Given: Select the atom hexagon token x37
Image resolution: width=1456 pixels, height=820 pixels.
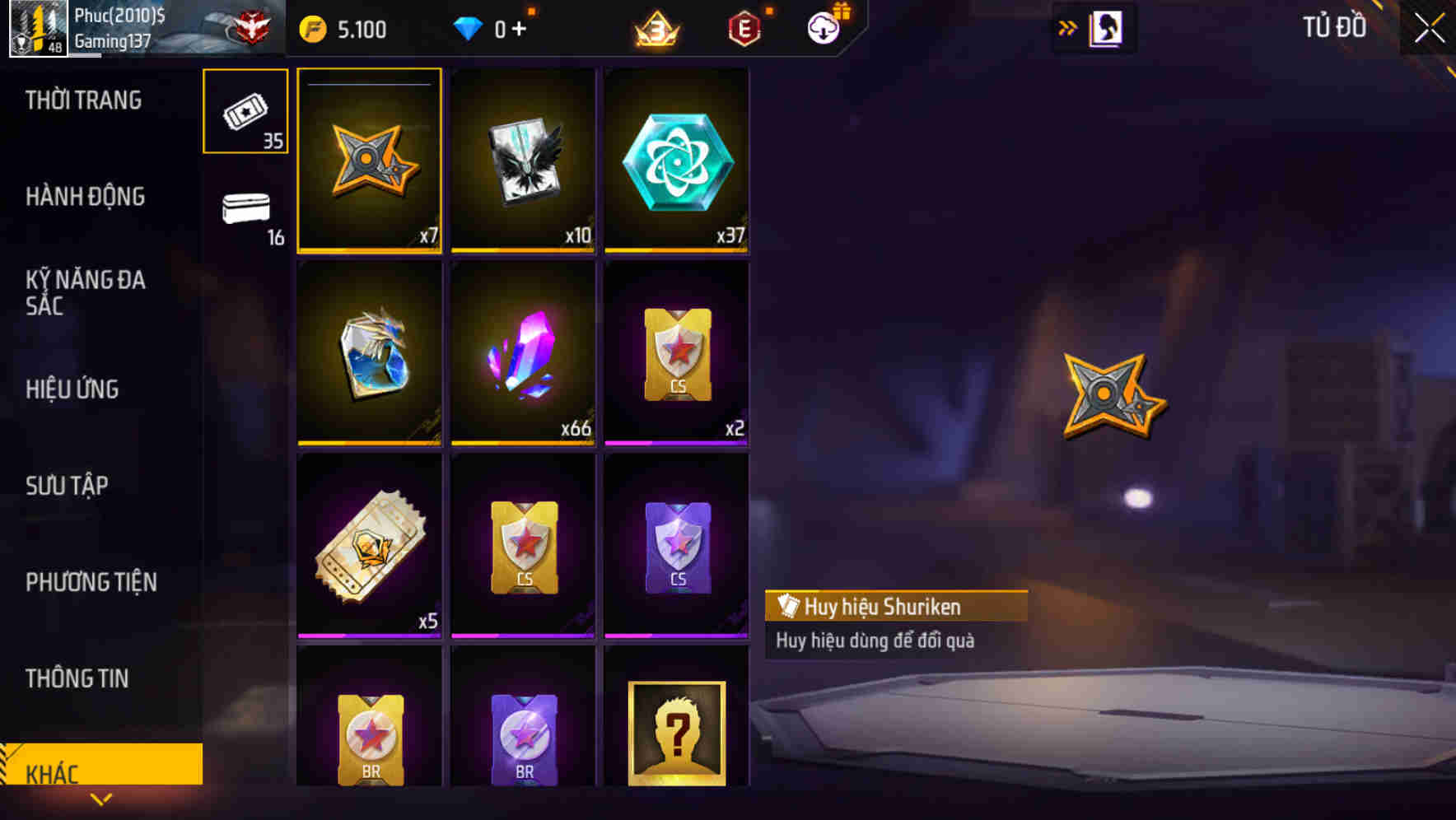Looking at the screenshot, I should [675, 159].
